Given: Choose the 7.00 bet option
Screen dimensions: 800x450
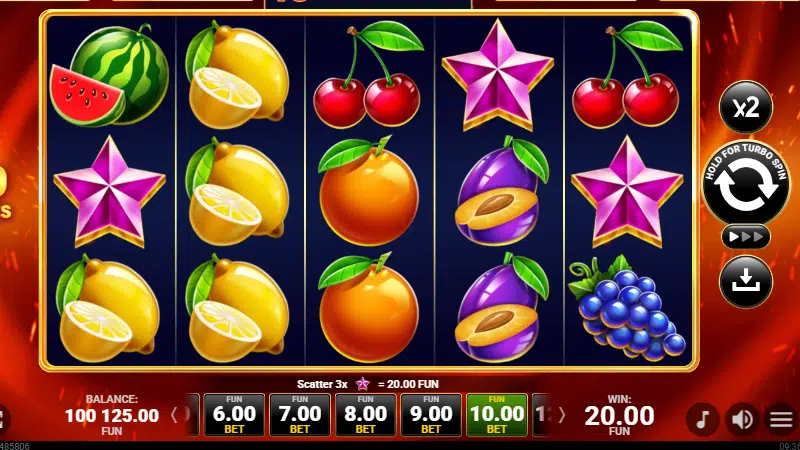Looking at the screenshot, I should (x=300, y=414).
